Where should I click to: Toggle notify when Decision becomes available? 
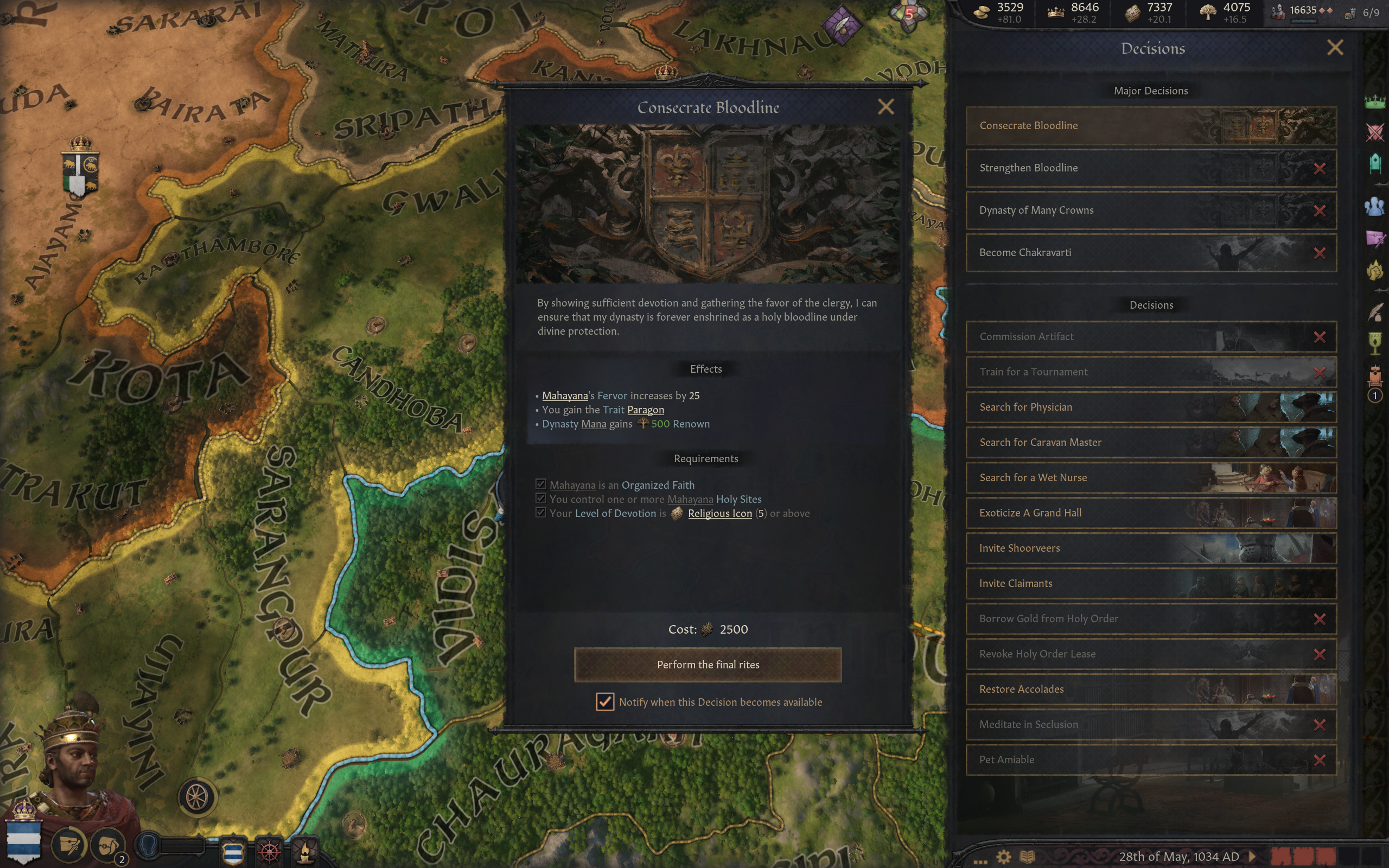[605, 701]
